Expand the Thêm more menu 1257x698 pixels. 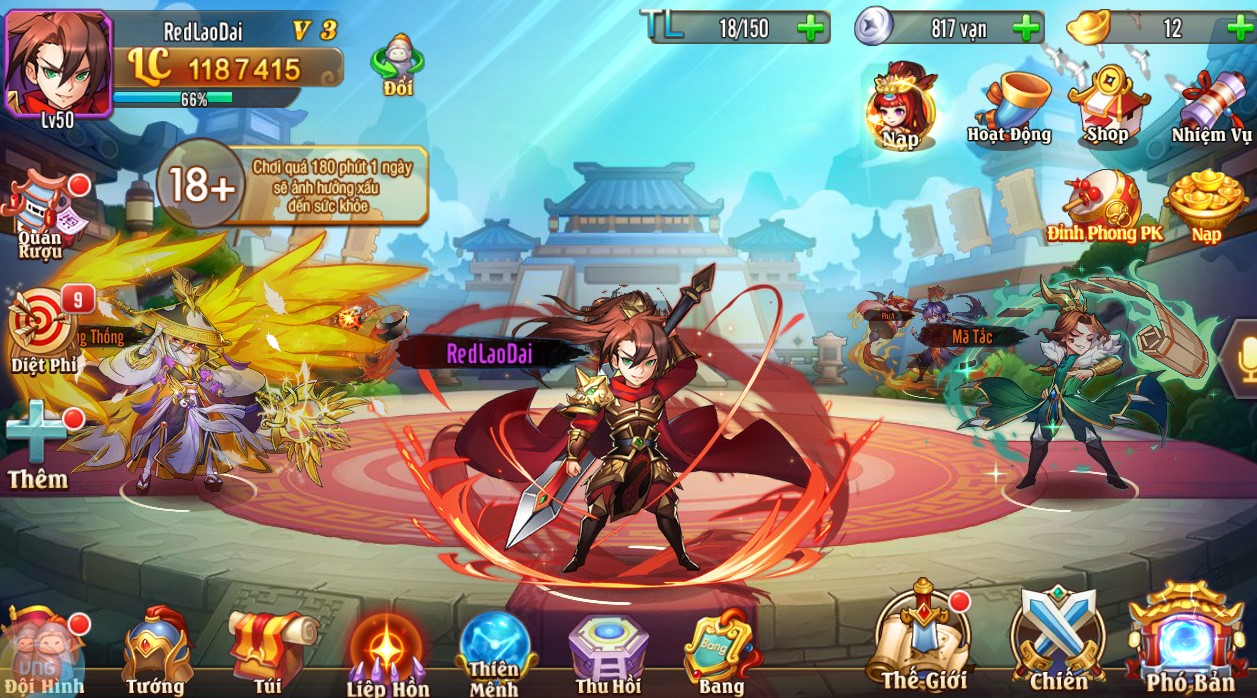39,445
